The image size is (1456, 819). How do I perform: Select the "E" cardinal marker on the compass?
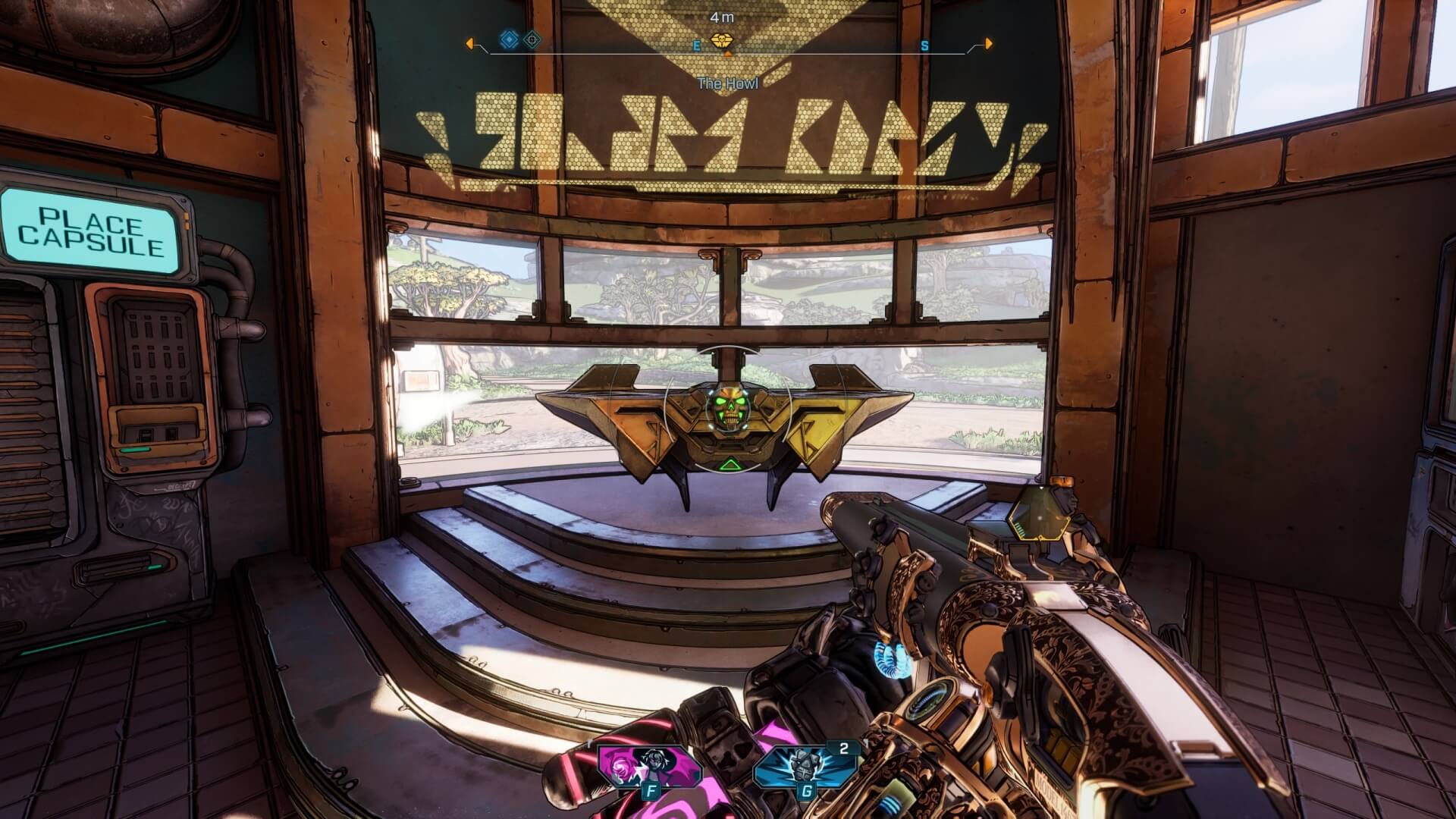[x=697, y=46]
